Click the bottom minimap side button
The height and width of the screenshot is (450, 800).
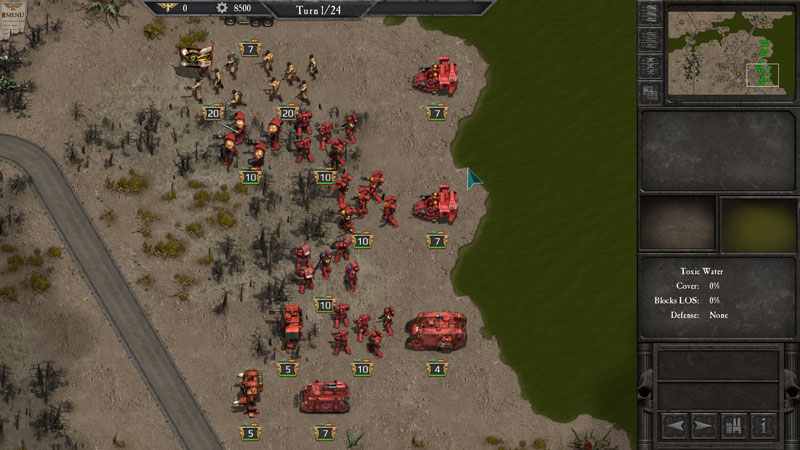point(650,93)
